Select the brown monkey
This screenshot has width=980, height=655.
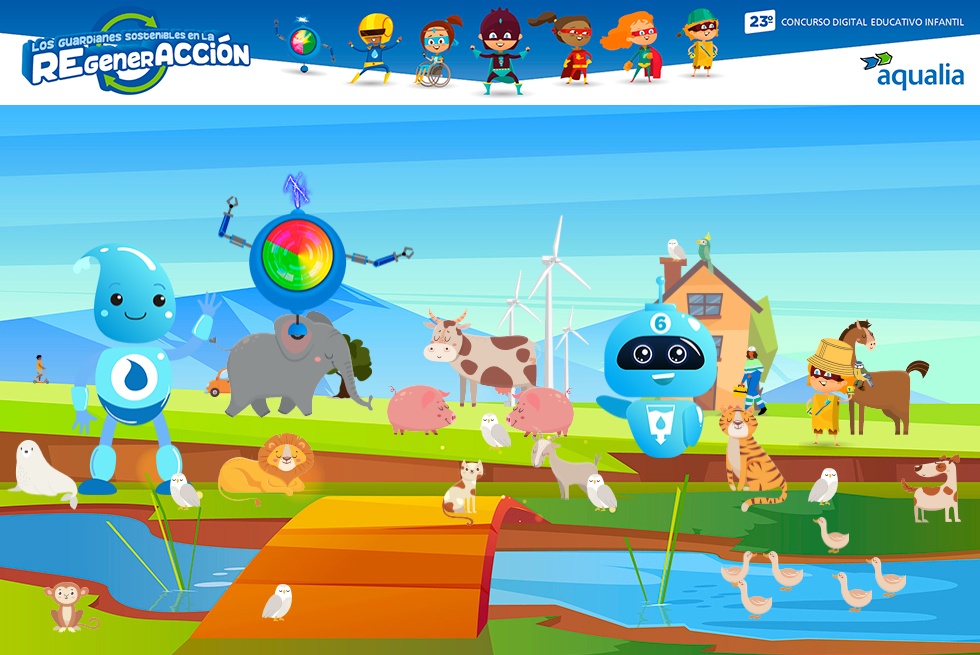pyautogui.click(x=67, y=606)
